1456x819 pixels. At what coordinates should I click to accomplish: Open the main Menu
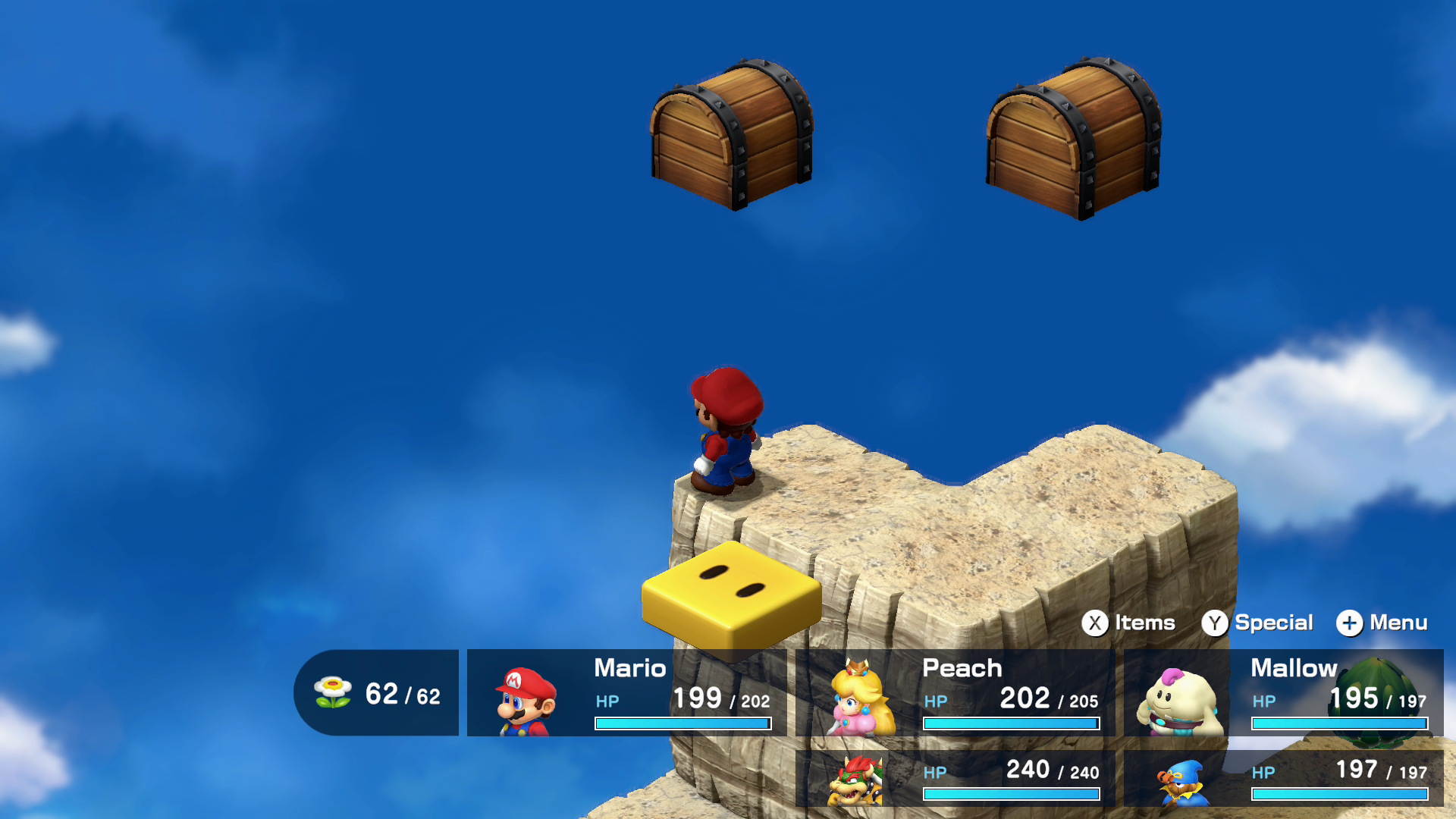coord(1382,623)
